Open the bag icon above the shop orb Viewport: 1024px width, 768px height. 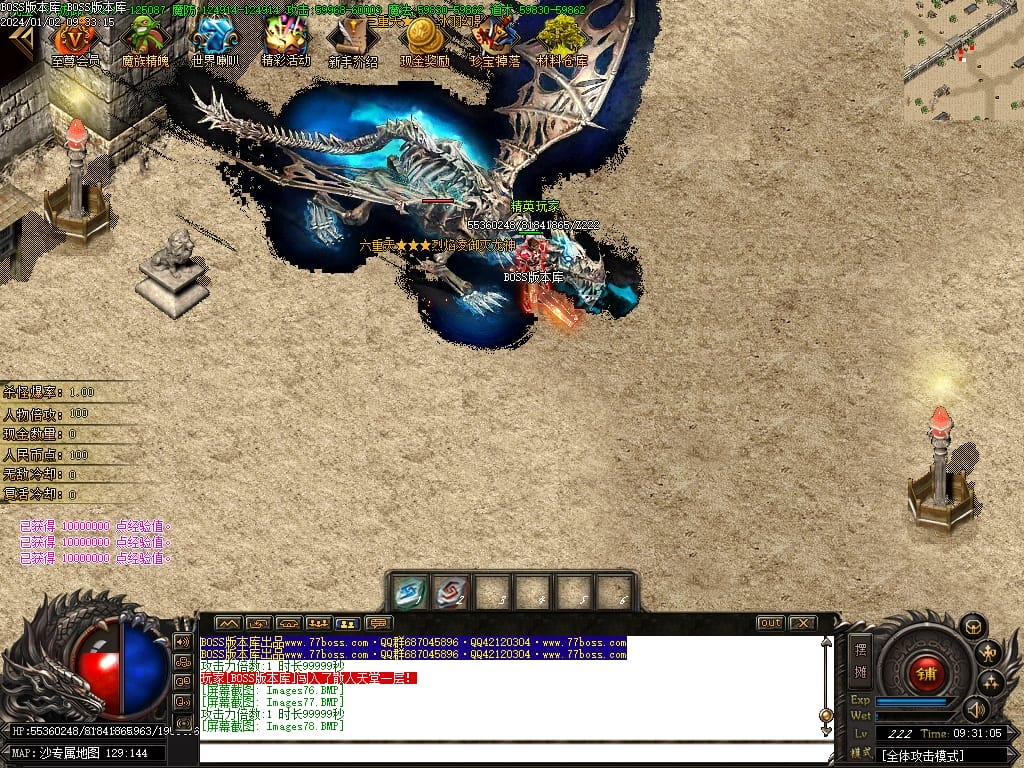click(973, 626)
